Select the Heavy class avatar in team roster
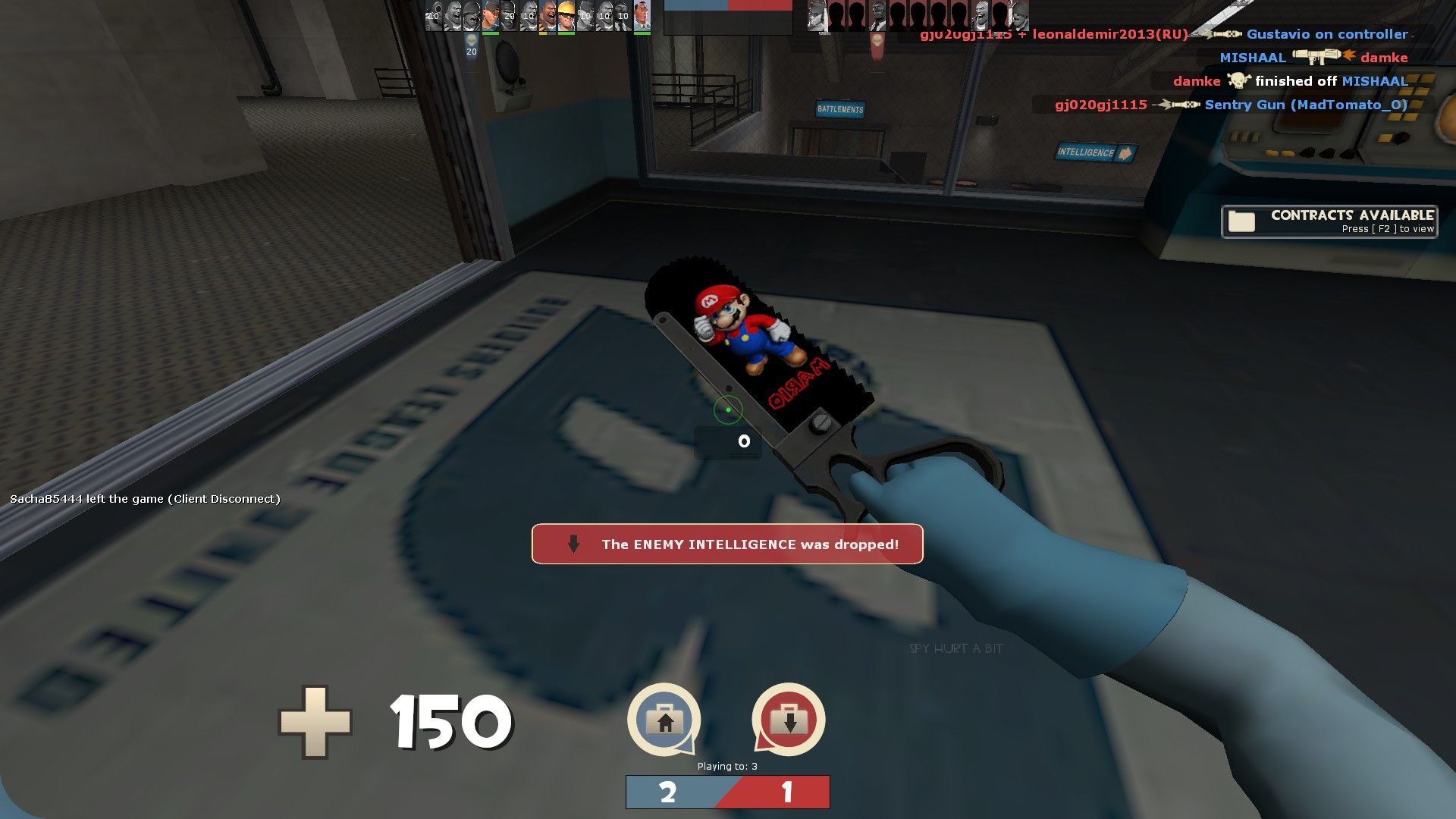 [548, 17]
